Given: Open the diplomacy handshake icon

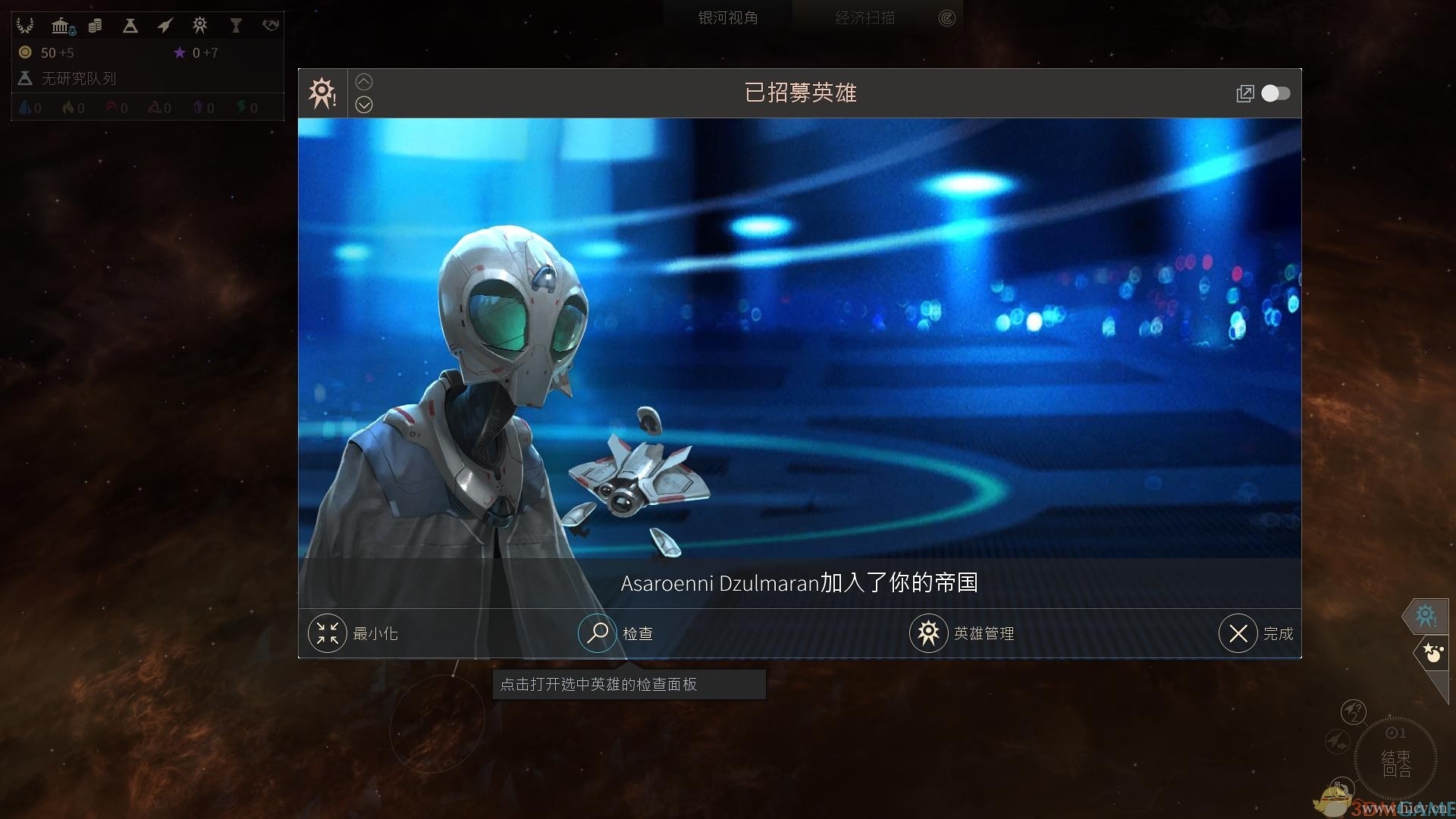Looking at the screenshot, I should coord(271,25).
